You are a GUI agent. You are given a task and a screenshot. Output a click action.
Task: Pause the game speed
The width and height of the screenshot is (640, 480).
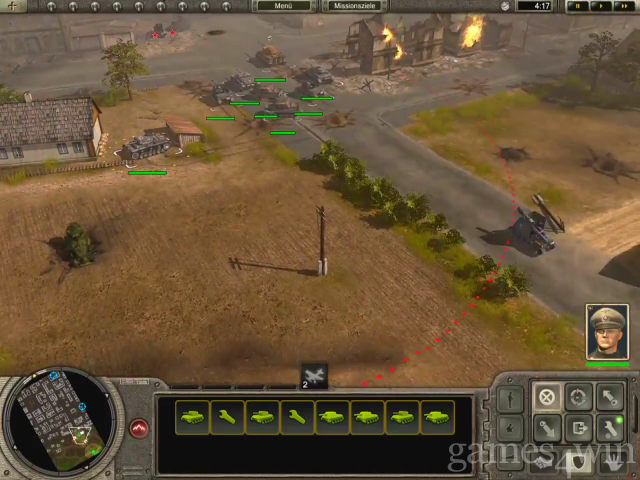click(578, 6)
